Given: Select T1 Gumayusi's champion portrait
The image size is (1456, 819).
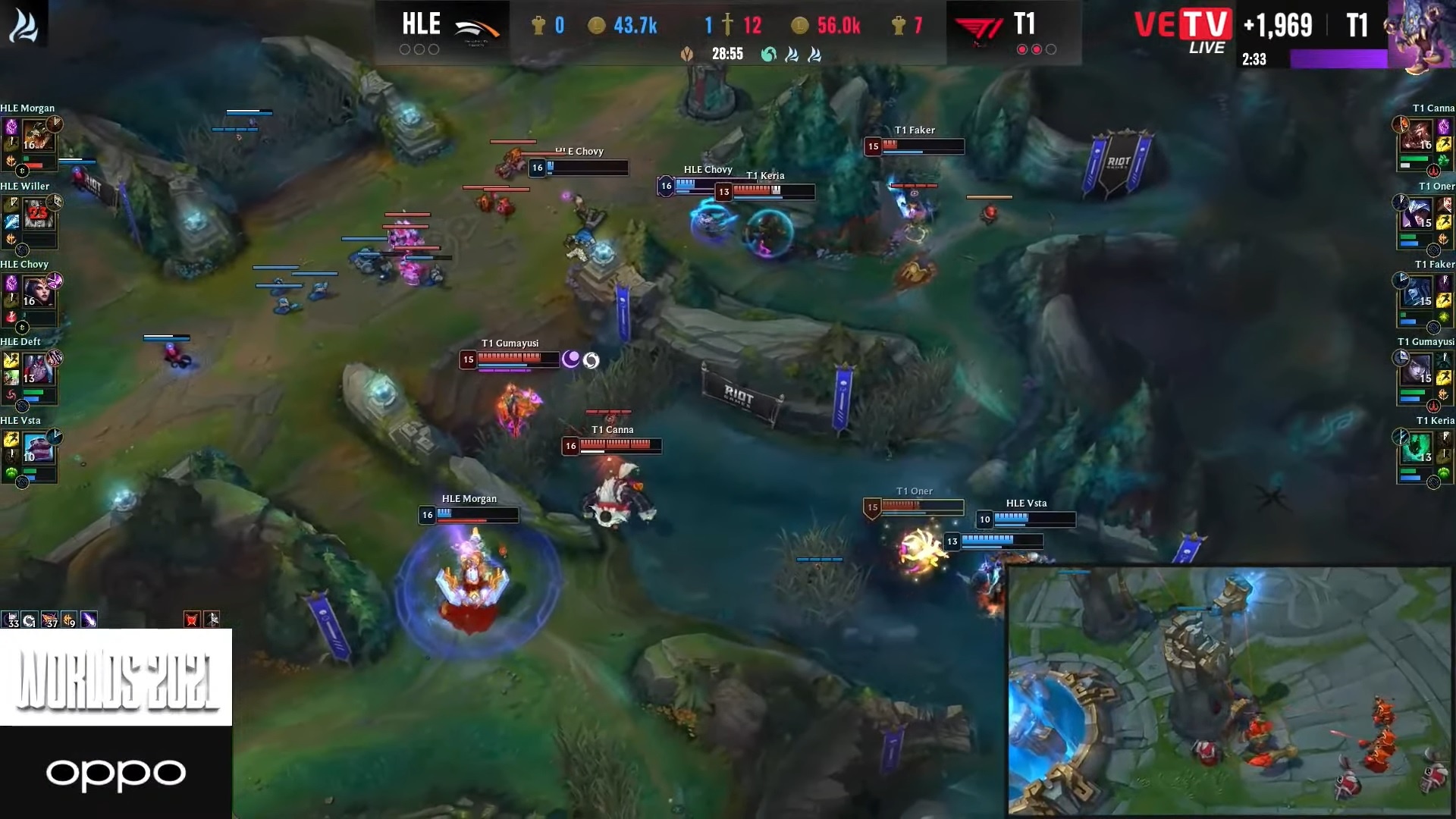Looking at the screenshot, I should pyautogui.click(x=1416, y=369).
